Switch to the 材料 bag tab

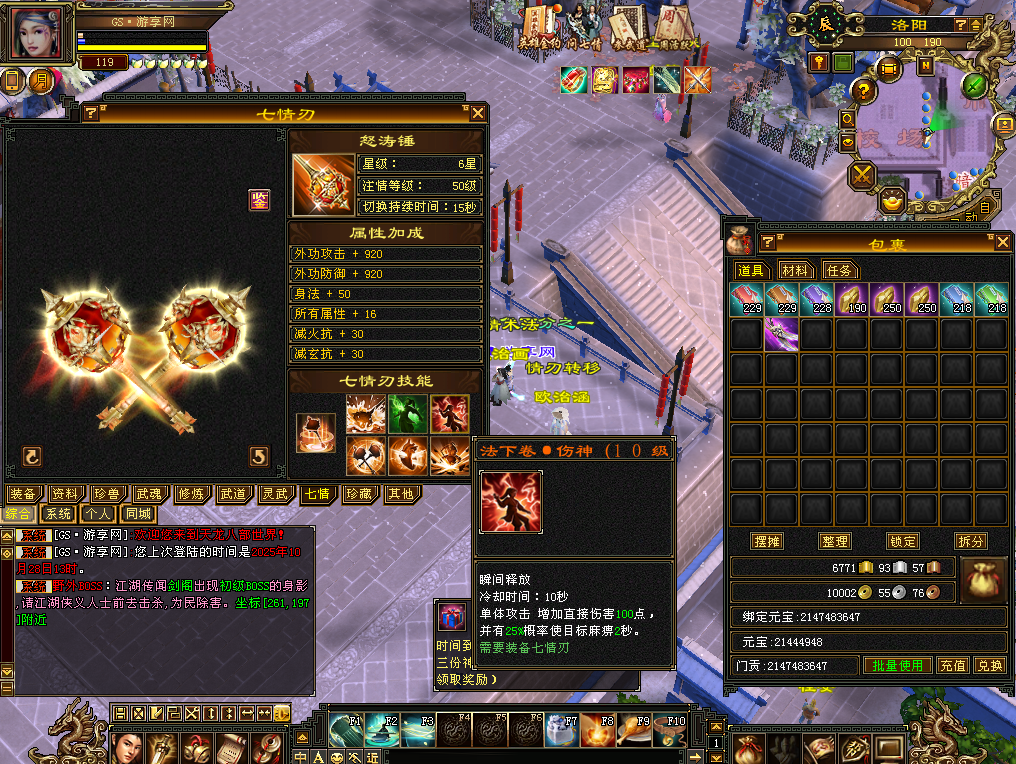[x=797, y=270]
